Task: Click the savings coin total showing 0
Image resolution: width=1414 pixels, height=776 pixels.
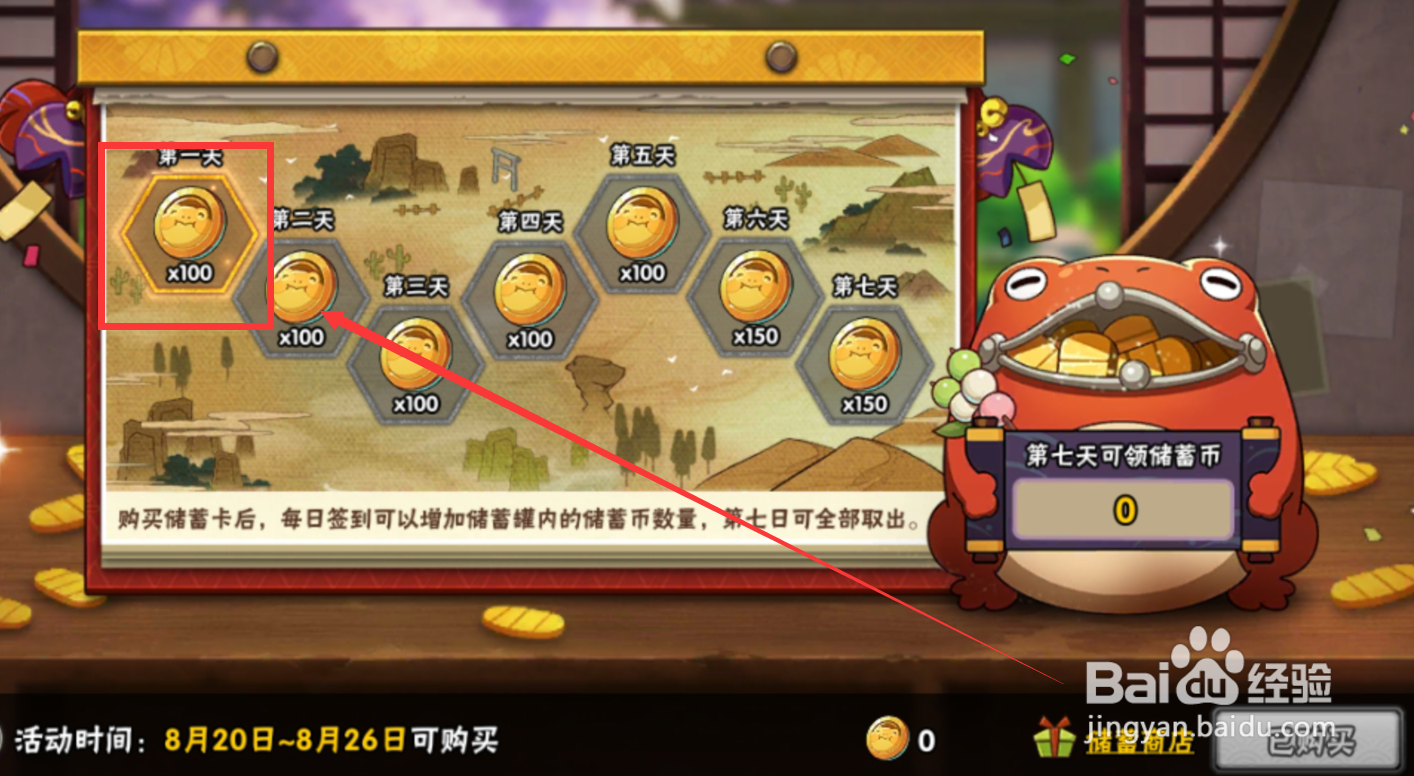Action: 1122,508
